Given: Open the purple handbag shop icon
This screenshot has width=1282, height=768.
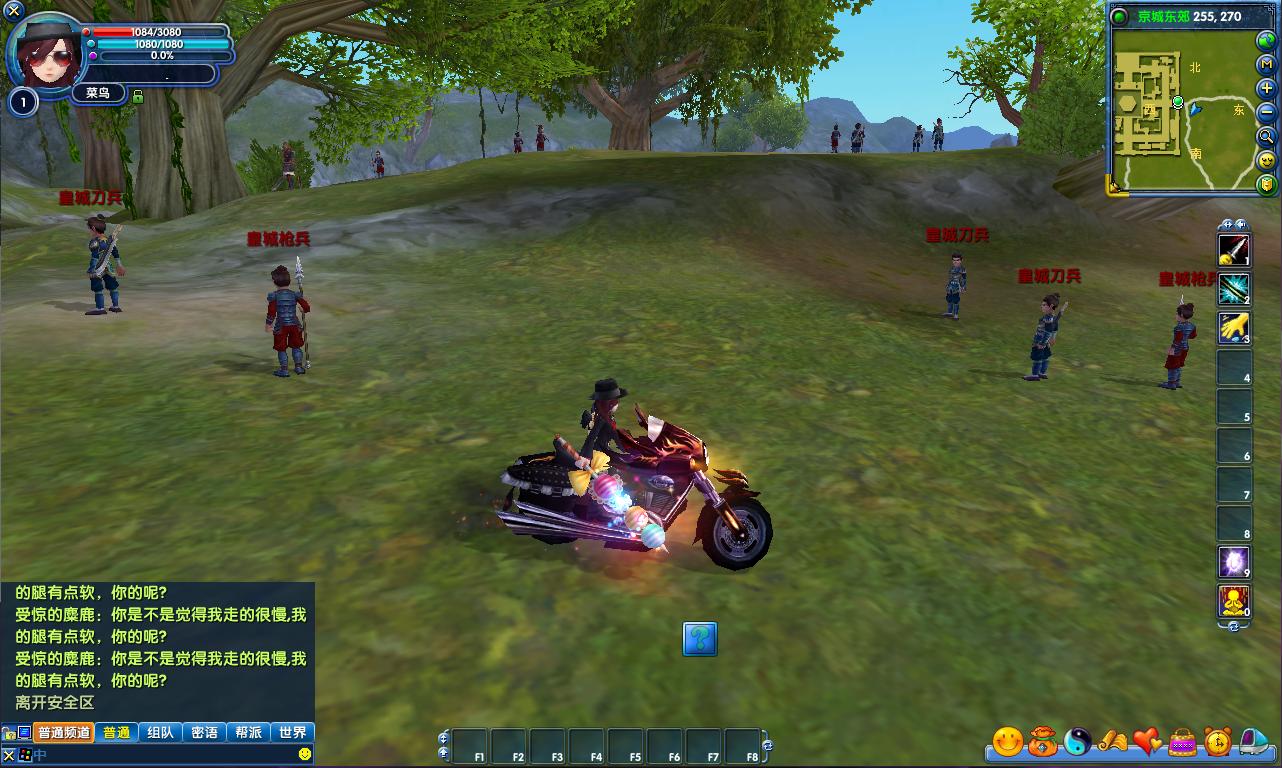Looking at the screenshot, I should tap(1183, 742).
